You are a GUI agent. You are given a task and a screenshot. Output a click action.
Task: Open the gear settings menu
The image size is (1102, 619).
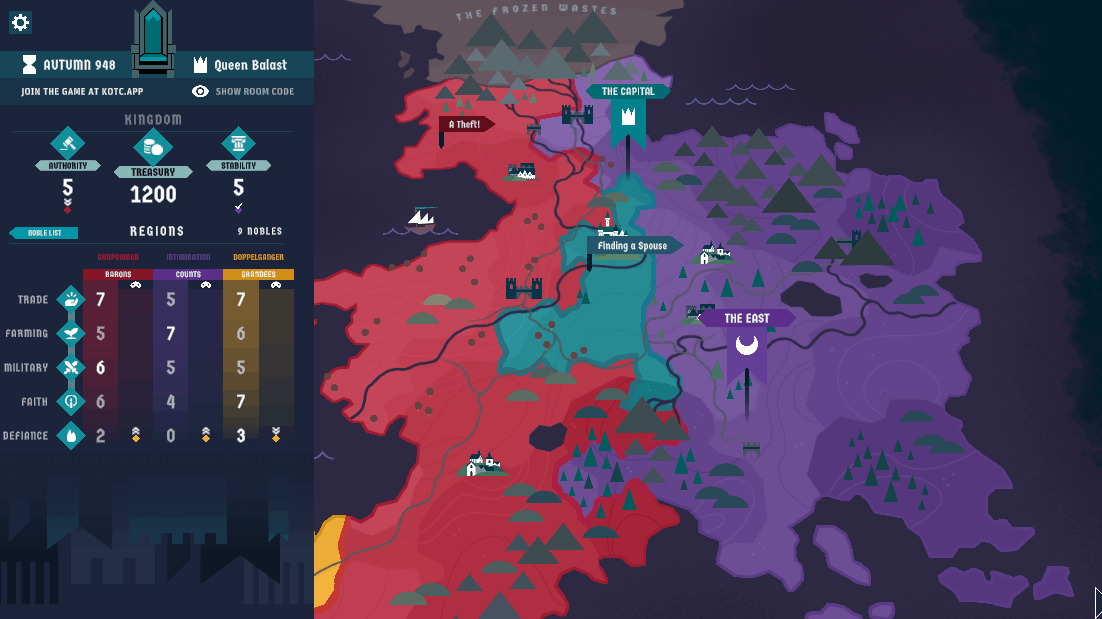(20, 22)
